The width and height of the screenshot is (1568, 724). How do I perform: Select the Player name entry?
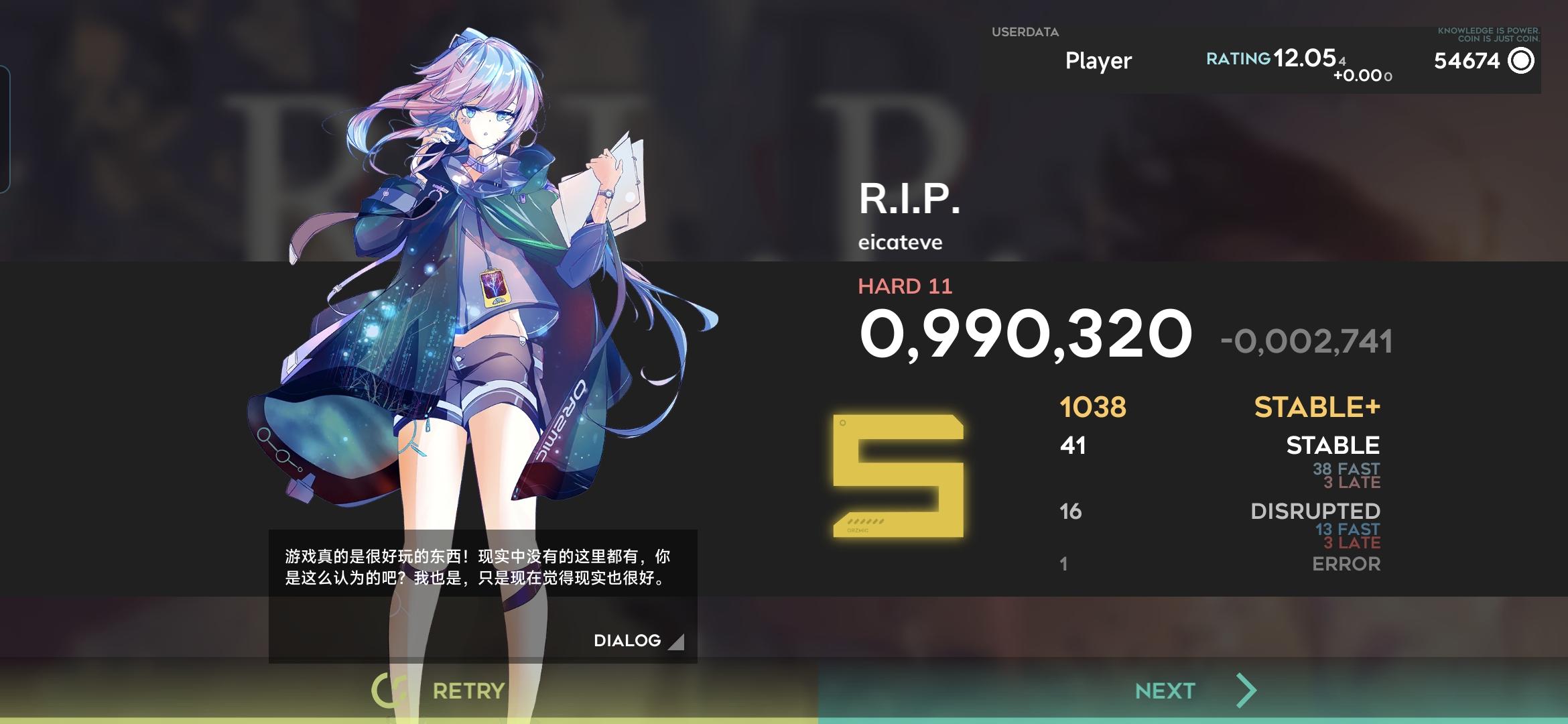(1097, 61)
